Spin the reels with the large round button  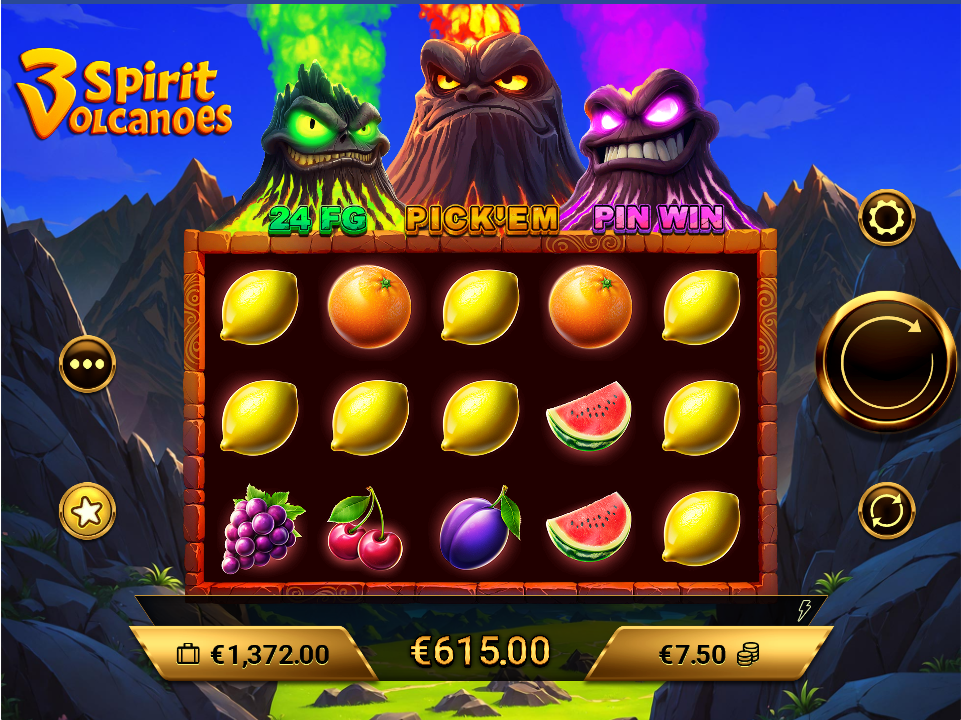click(886, 361)
